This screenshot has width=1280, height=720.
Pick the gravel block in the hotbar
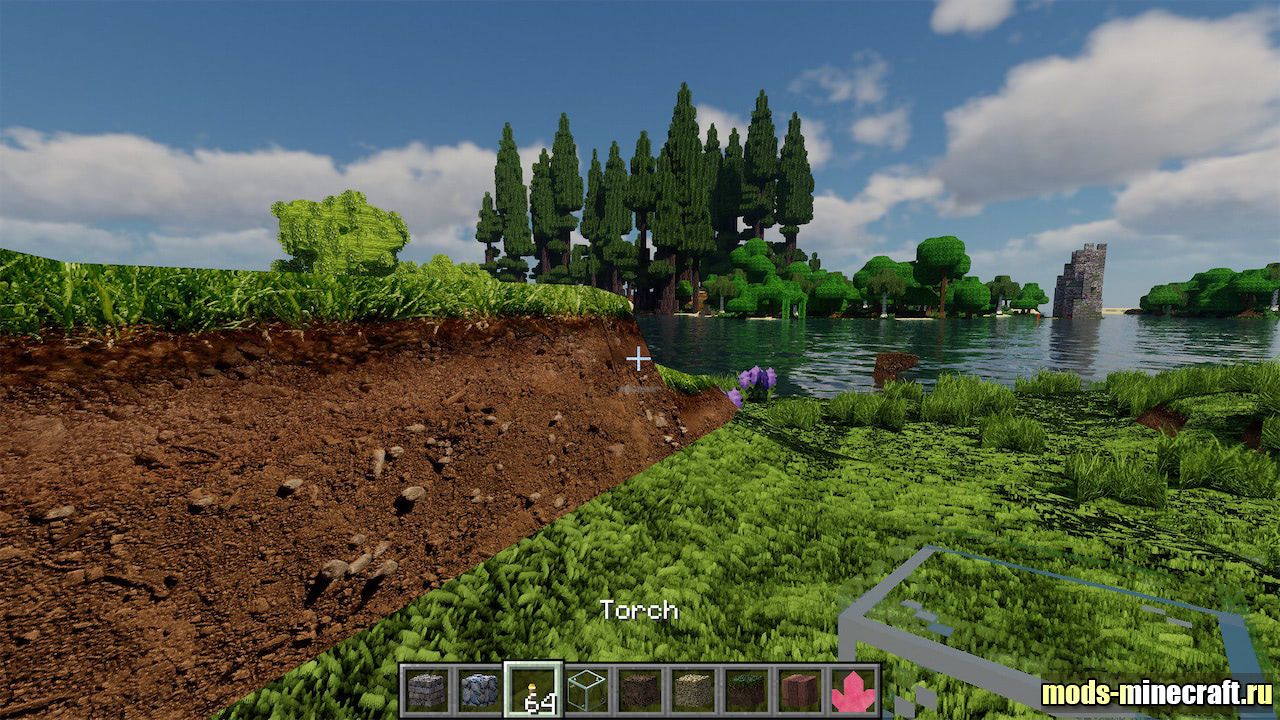click(x=693, y=690)
